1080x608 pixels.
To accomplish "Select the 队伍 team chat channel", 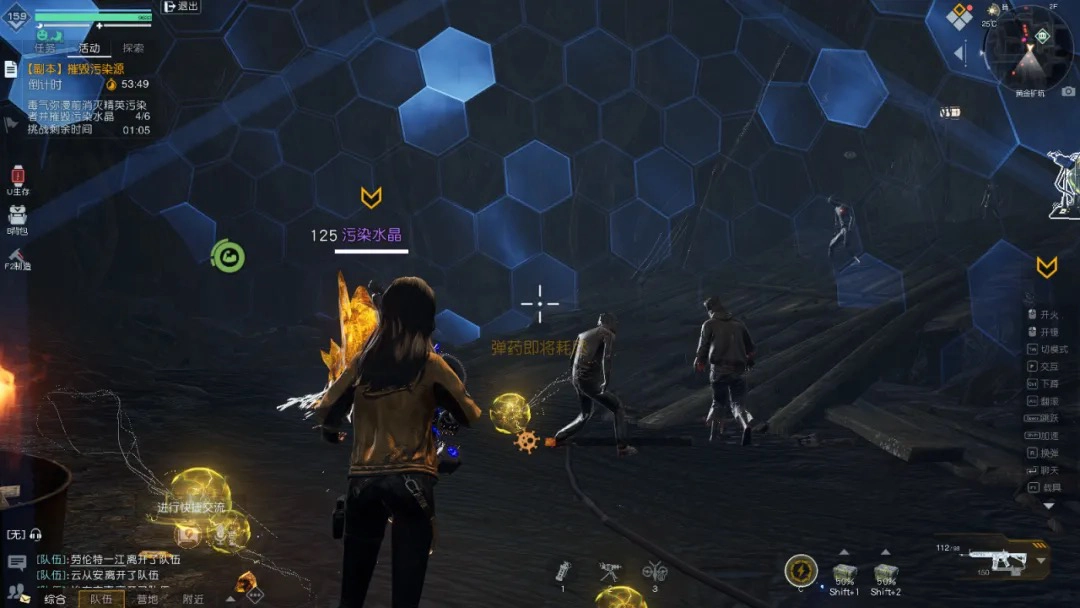I will click(x=100, y=599).
